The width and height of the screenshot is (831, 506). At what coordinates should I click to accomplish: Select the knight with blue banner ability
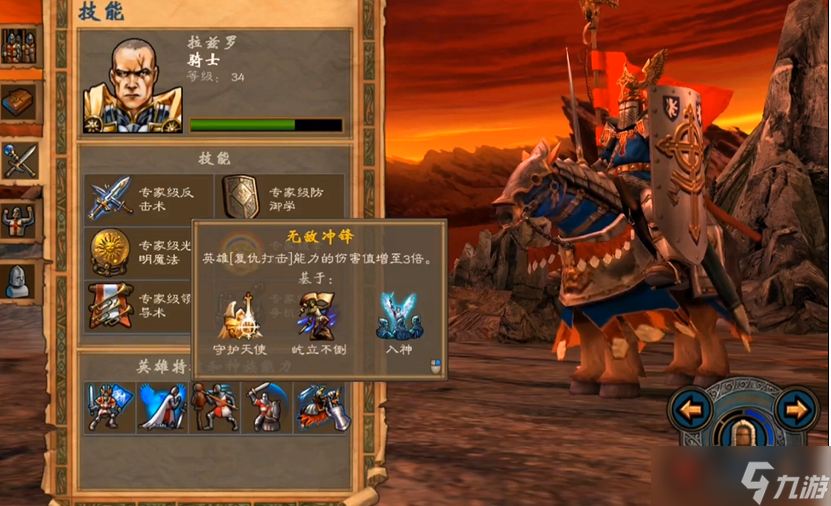tap(109, 407)
